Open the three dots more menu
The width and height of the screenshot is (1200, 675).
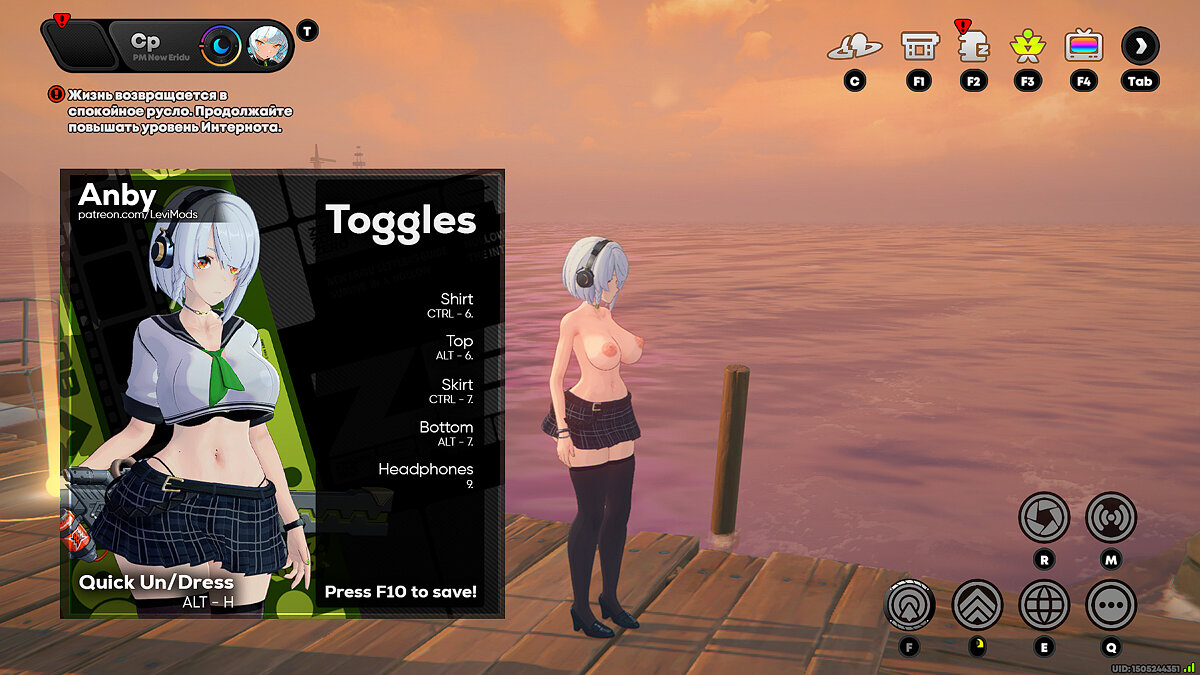(x=1110, y=604)
